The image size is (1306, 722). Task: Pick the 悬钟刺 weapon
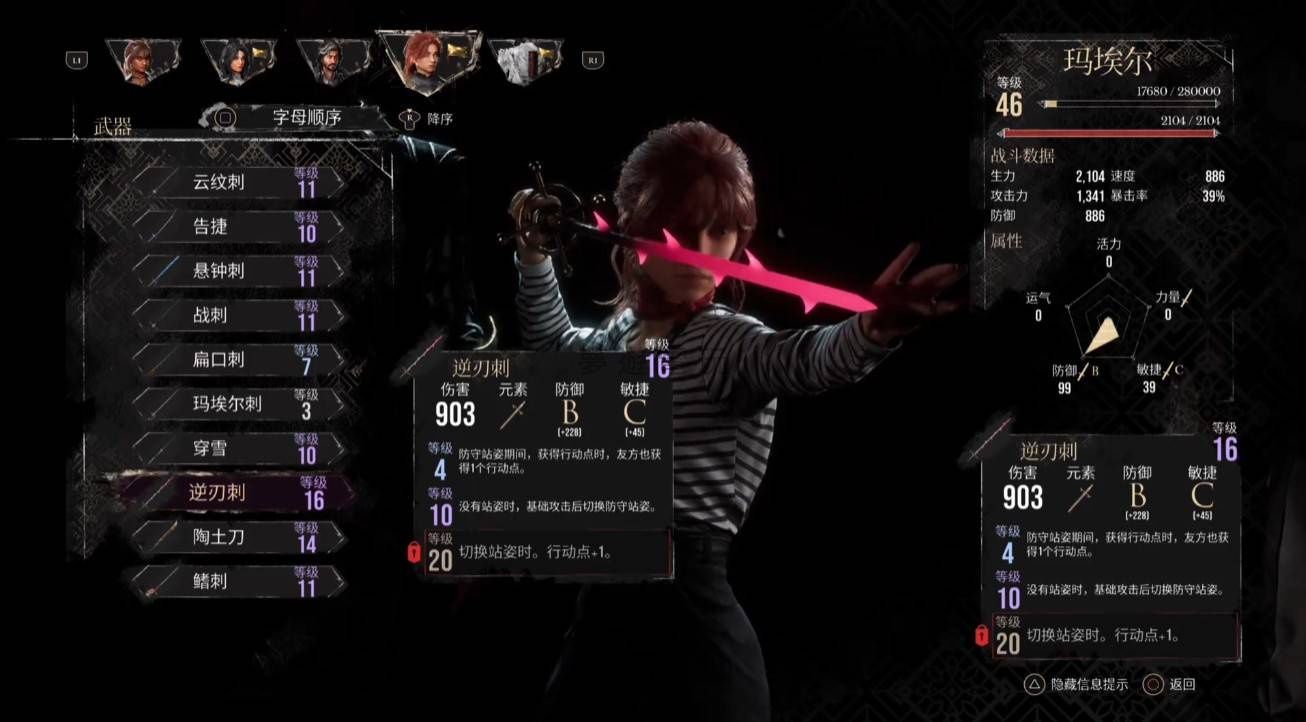coord(238,271)
